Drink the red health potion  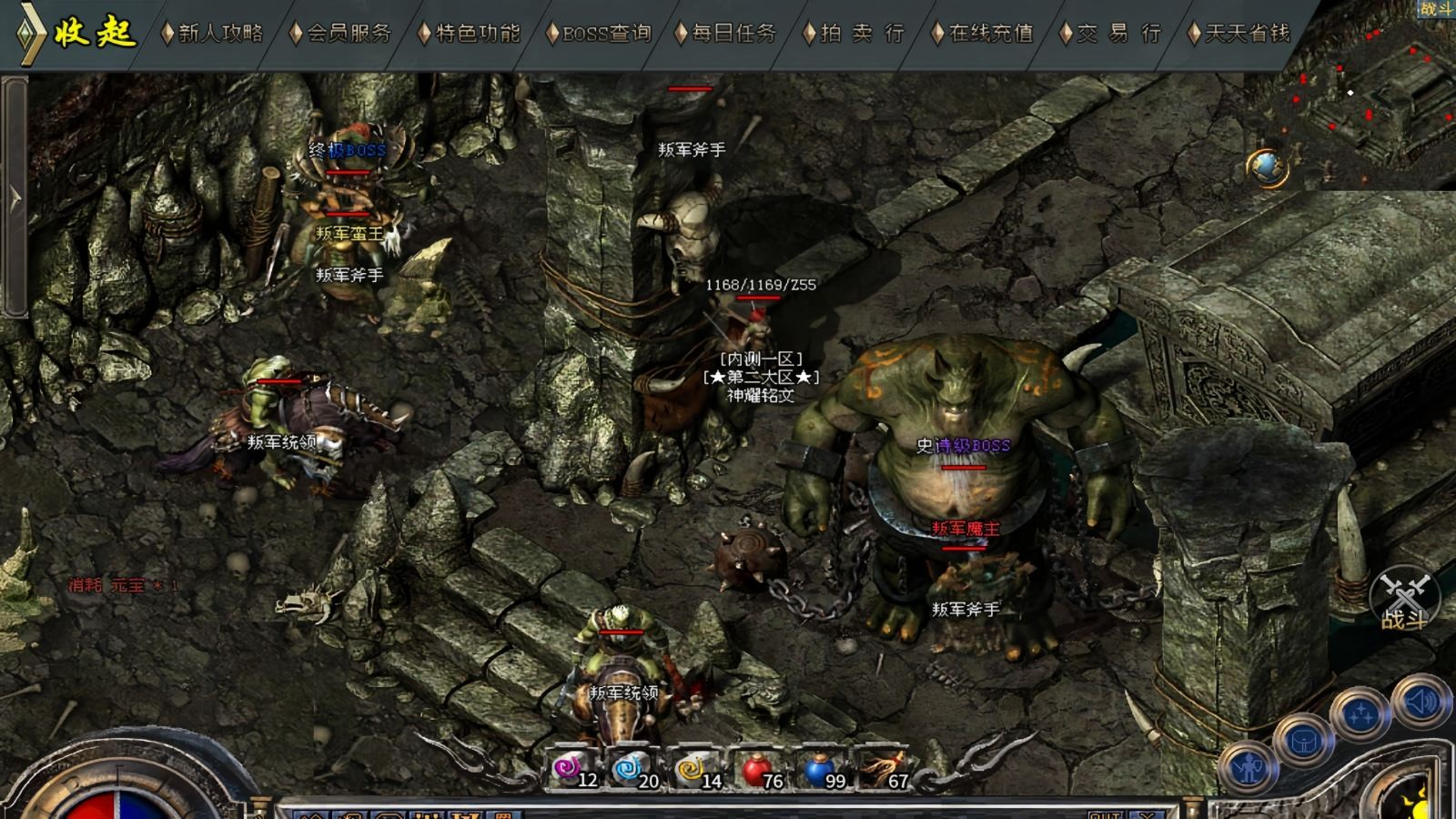pyautogui.click(x=756, y=770)
